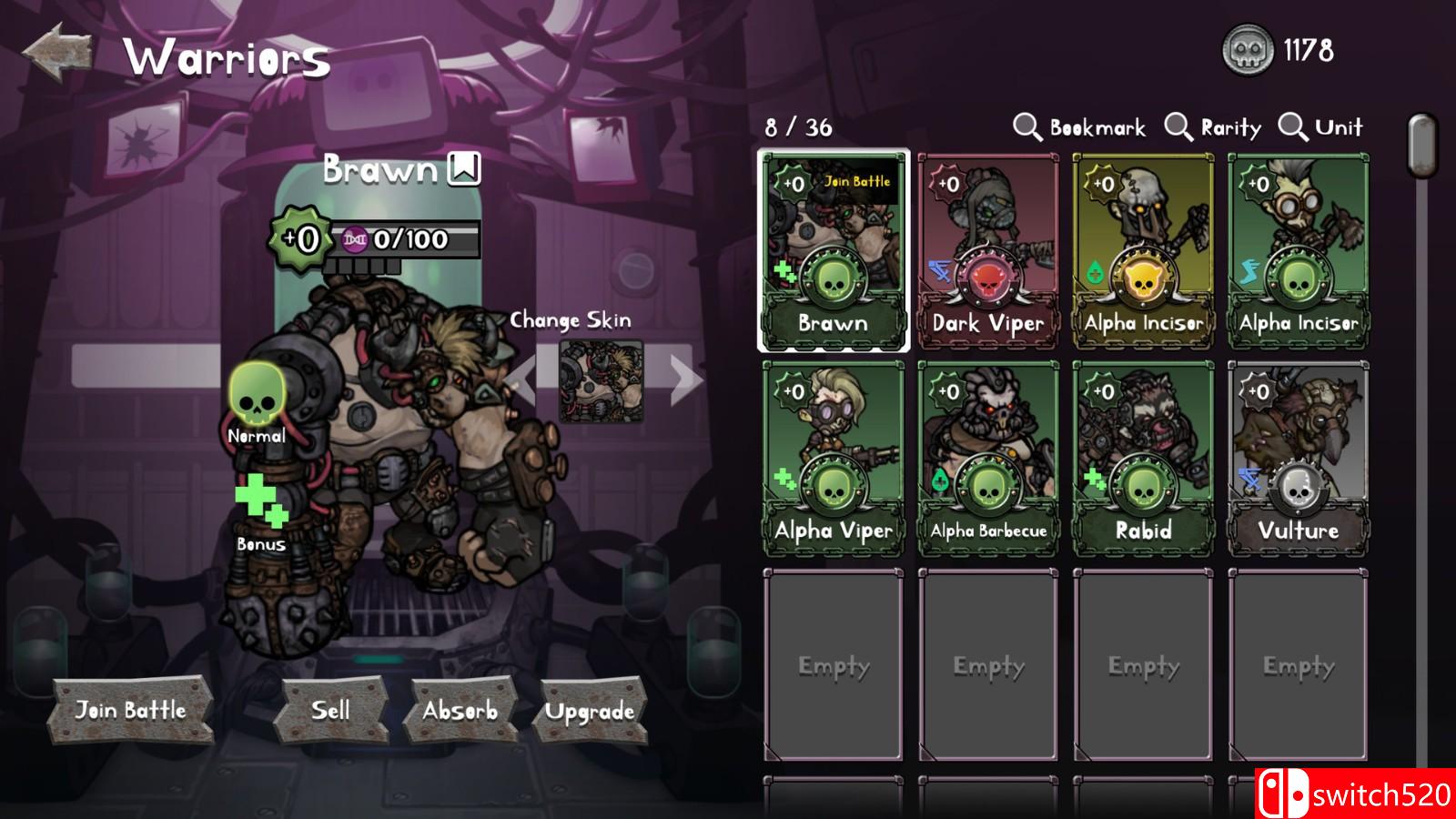Screen dimensions: 1456x819
Task: Show the next skin with the right arrow
Action: (684, 380)
